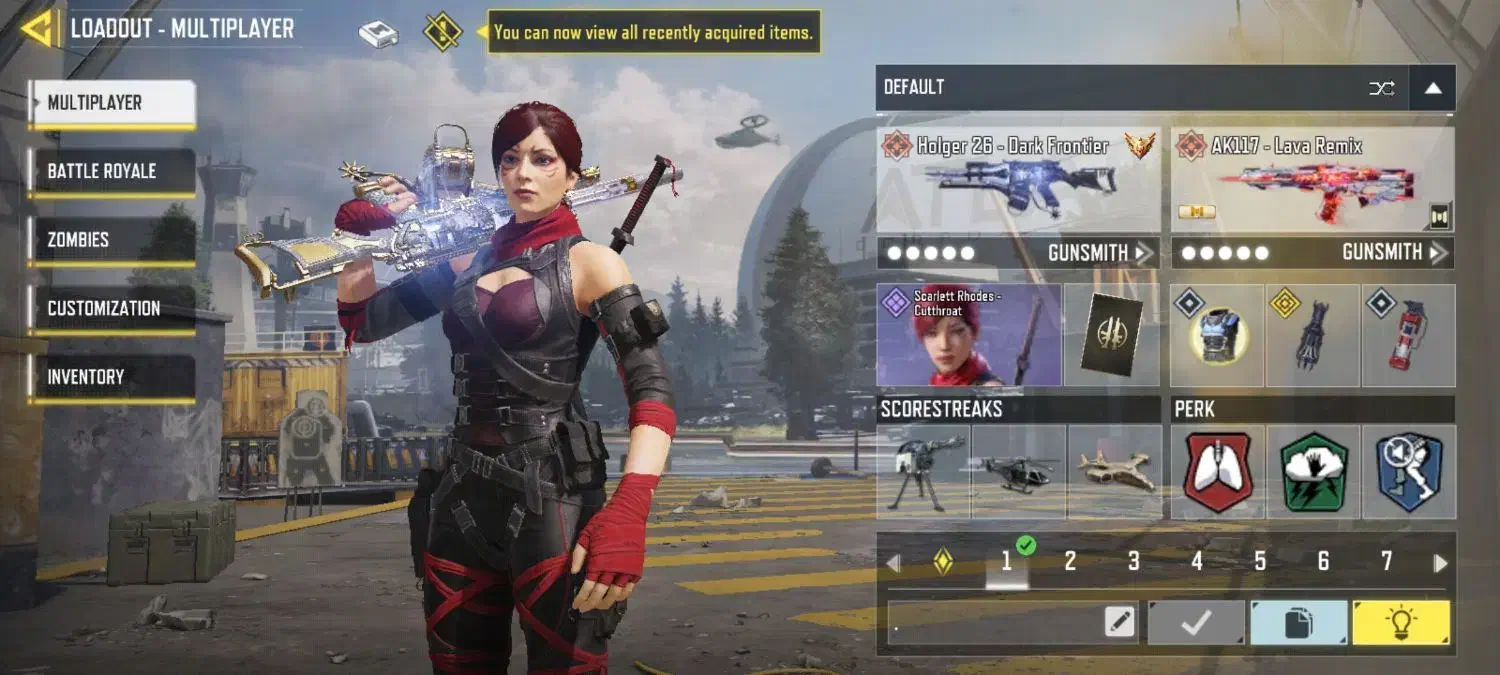
Task: Switch to loadout slot 2
Action: (1070, 562)
